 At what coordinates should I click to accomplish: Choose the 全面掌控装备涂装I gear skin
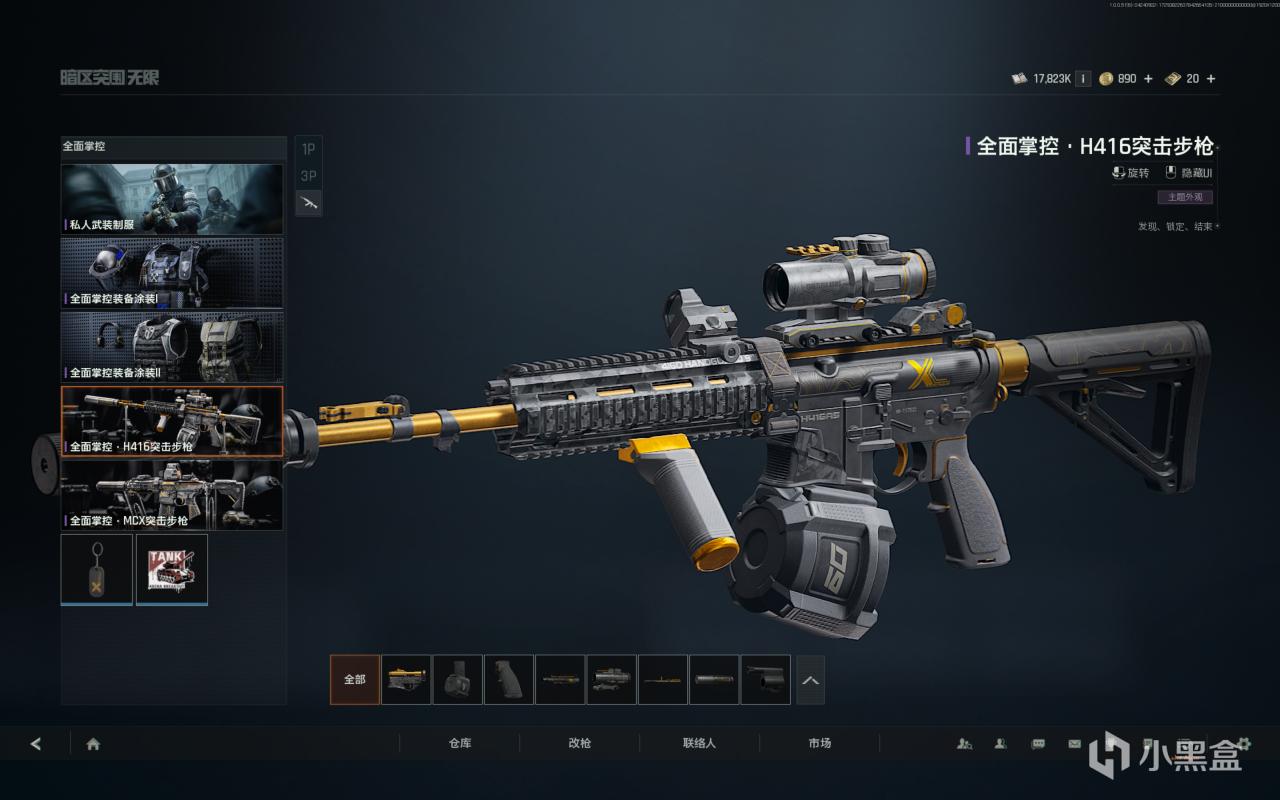pos(172,272)
